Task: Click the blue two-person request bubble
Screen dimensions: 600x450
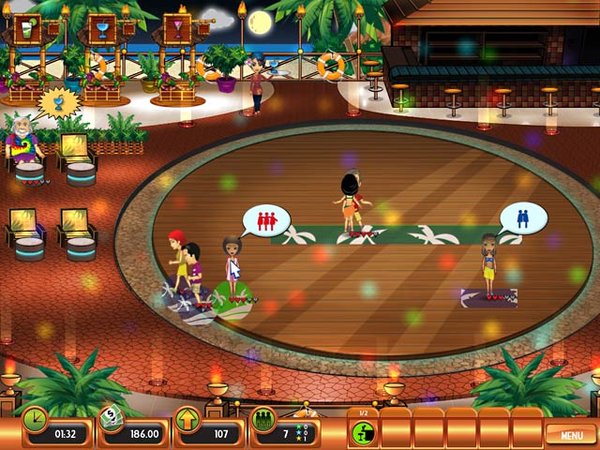Action: pos(523,217)
